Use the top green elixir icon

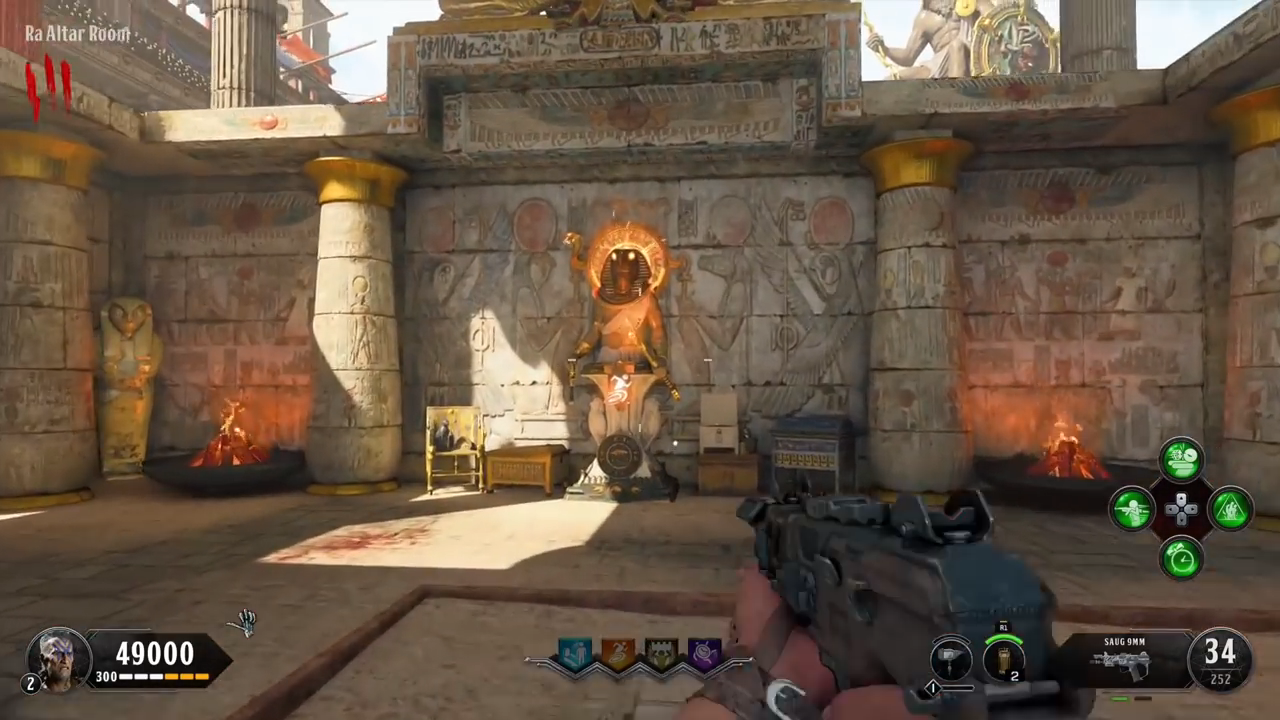coord(1181,459)
